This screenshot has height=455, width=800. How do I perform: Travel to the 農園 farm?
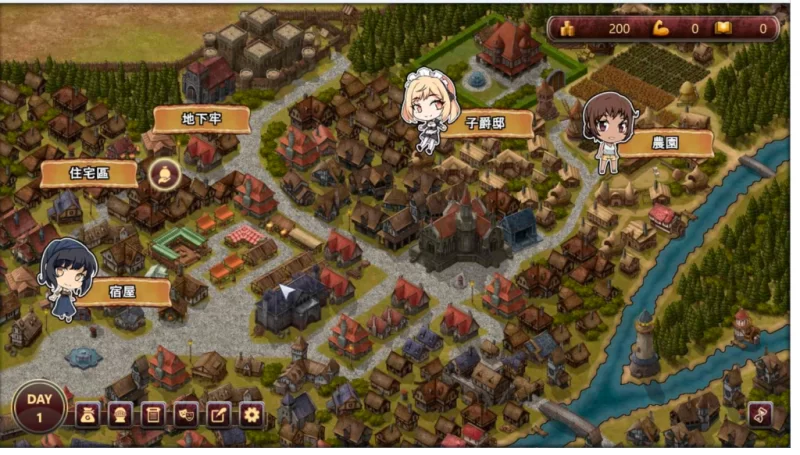665,143
